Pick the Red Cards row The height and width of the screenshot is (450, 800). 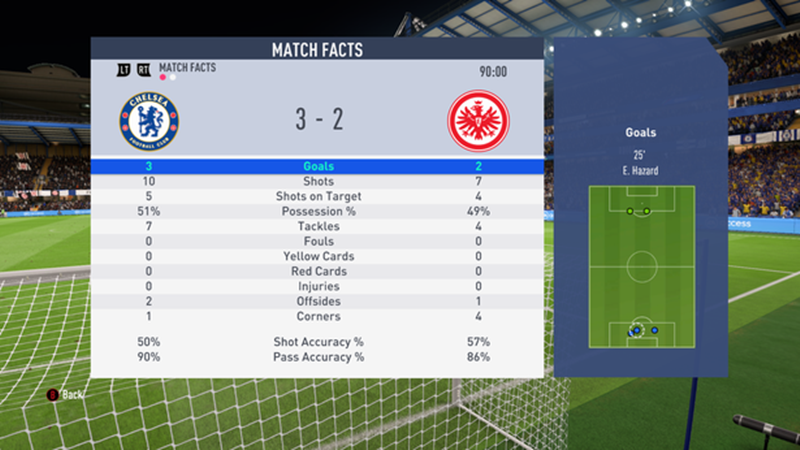pos(318,271)
